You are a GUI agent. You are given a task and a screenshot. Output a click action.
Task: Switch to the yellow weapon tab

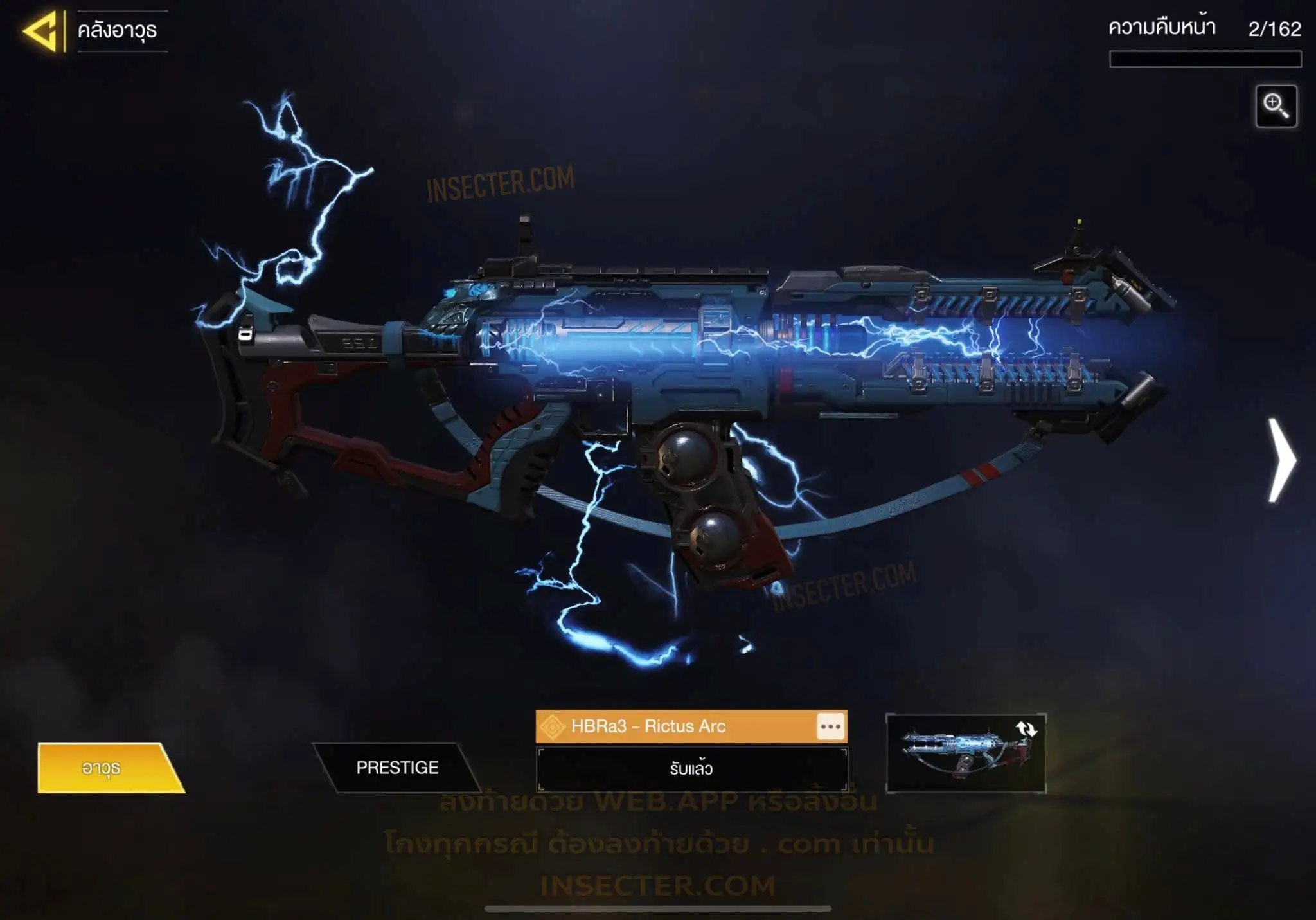[106, 768]
